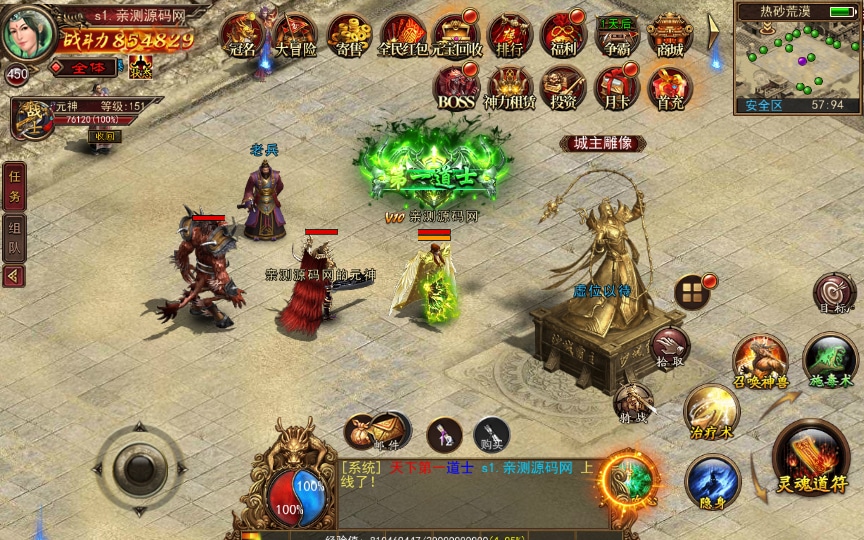Cast the 召唤神兽 summon skill
This screenshot has height=540, width=864.
(x=760, y=360)
